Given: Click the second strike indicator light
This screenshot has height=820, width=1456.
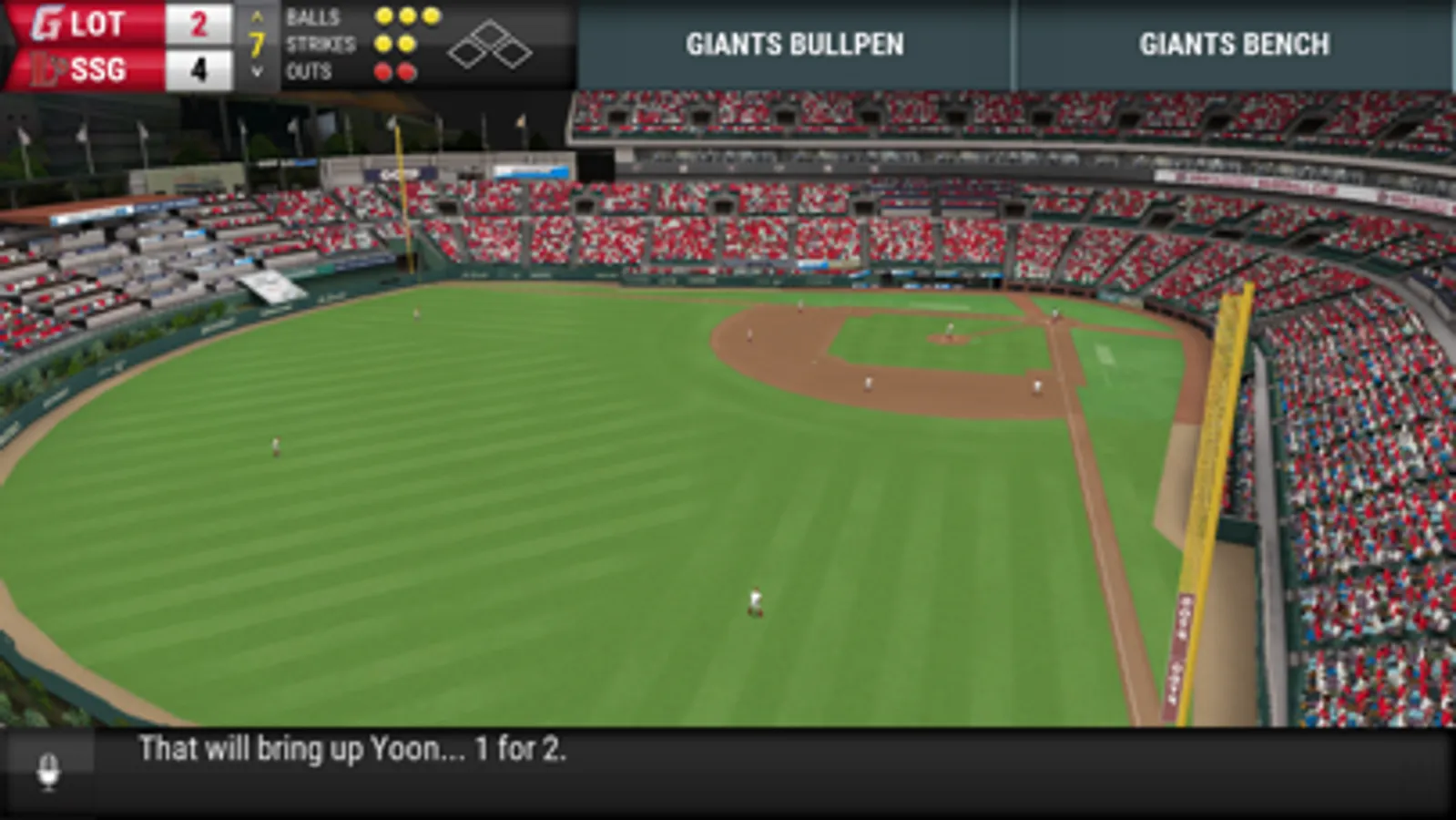Looking at the screenshot, I should [x=406, y=42].
